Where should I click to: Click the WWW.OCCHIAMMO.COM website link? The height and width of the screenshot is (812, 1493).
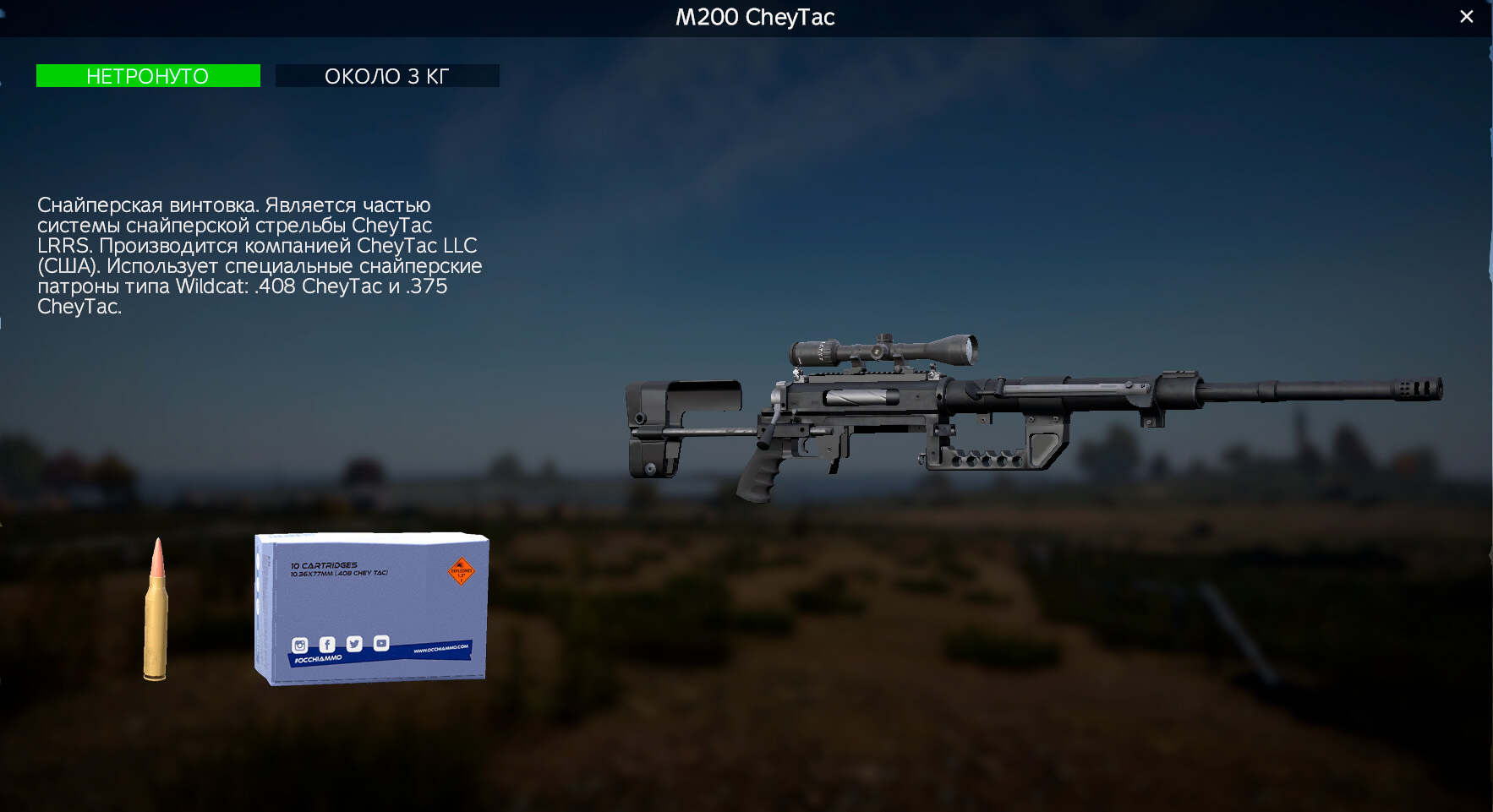(440, 648)
